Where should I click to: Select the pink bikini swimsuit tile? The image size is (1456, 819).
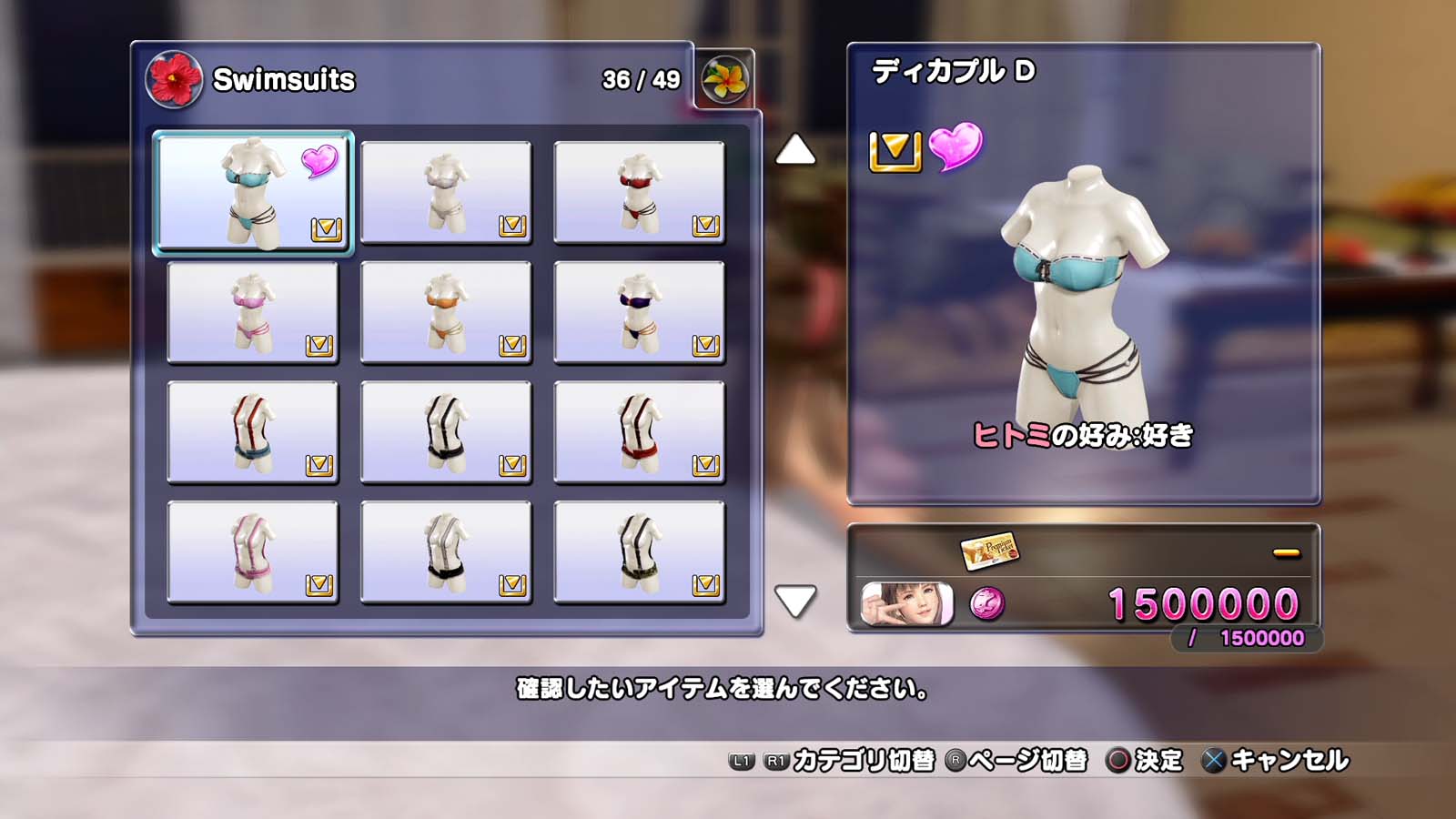click(x=252, y=312)
